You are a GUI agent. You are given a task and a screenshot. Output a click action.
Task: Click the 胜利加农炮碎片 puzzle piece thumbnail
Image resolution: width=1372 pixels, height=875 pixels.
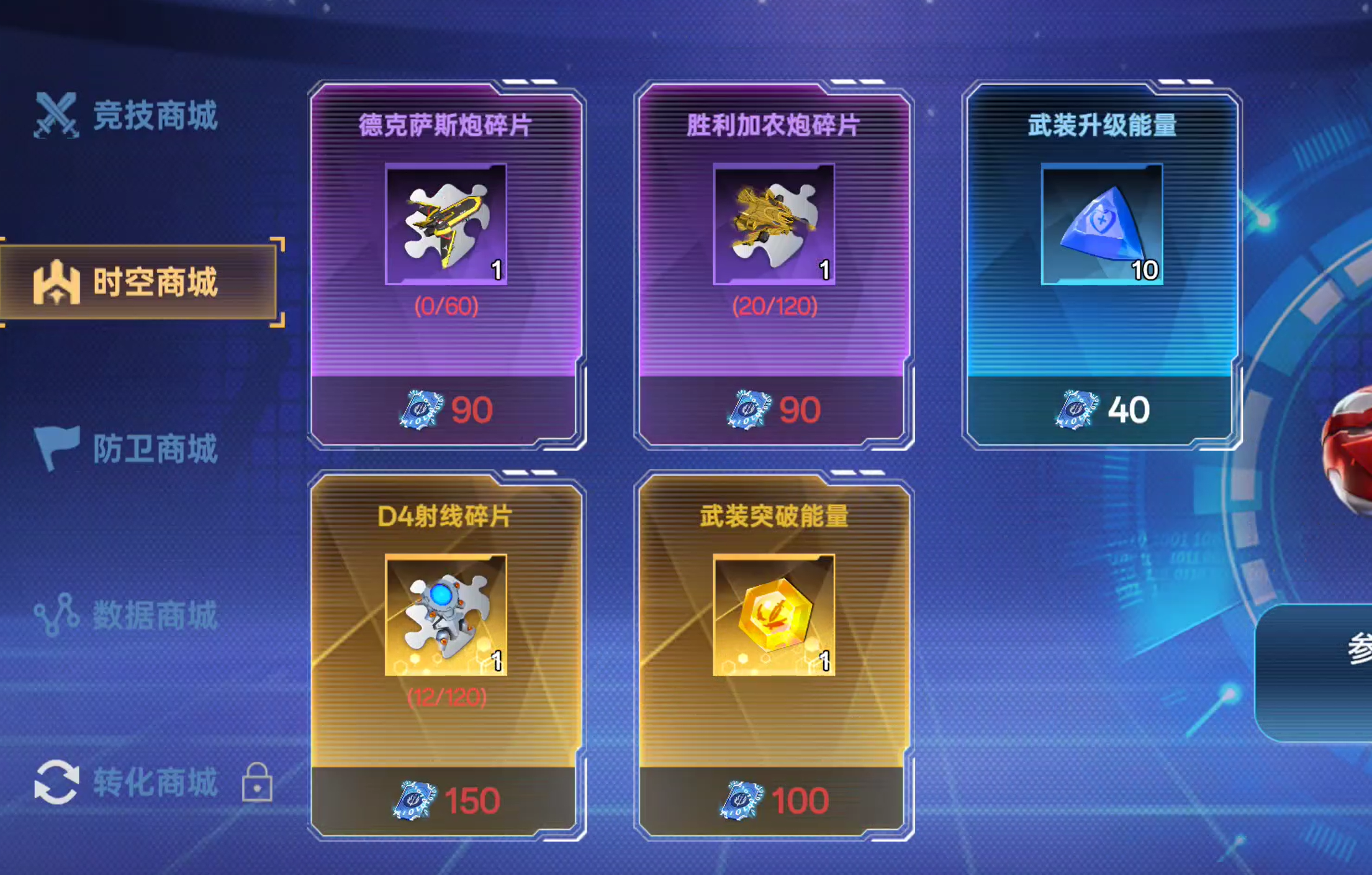pos(772,223)
